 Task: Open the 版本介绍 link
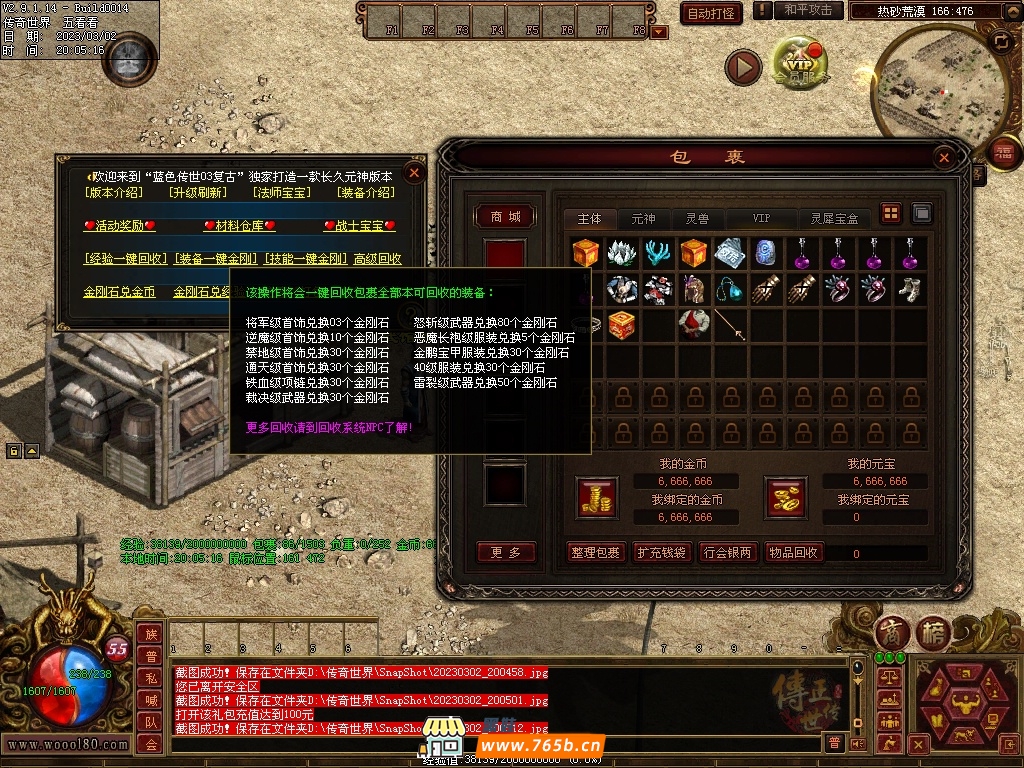pos(115,193)
